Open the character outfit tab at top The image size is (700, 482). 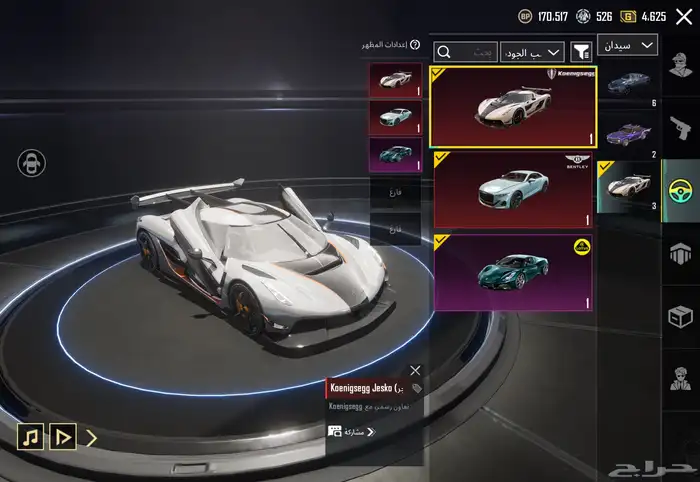click(681, 69)
